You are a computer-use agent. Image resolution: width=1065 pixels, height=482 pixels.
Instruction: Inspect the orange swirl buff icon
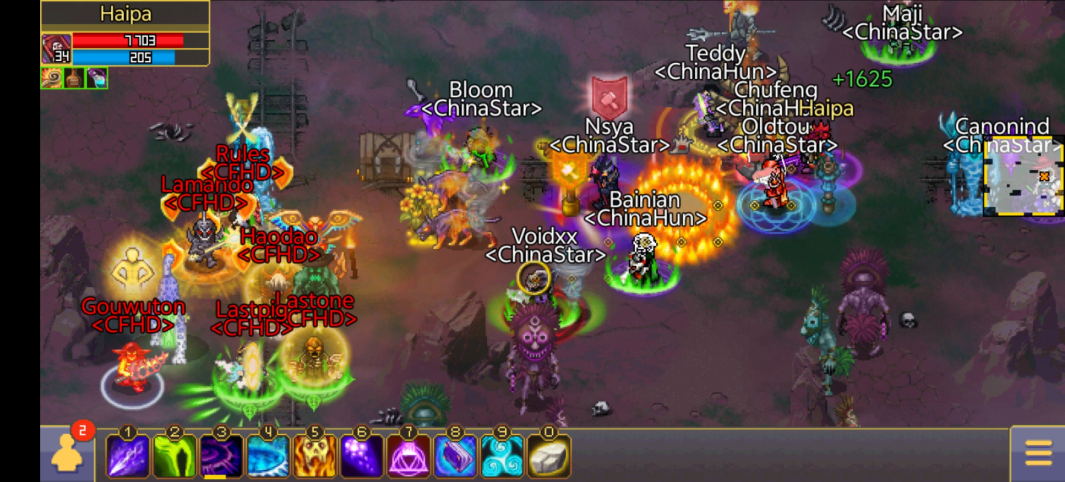click(51, 78)
